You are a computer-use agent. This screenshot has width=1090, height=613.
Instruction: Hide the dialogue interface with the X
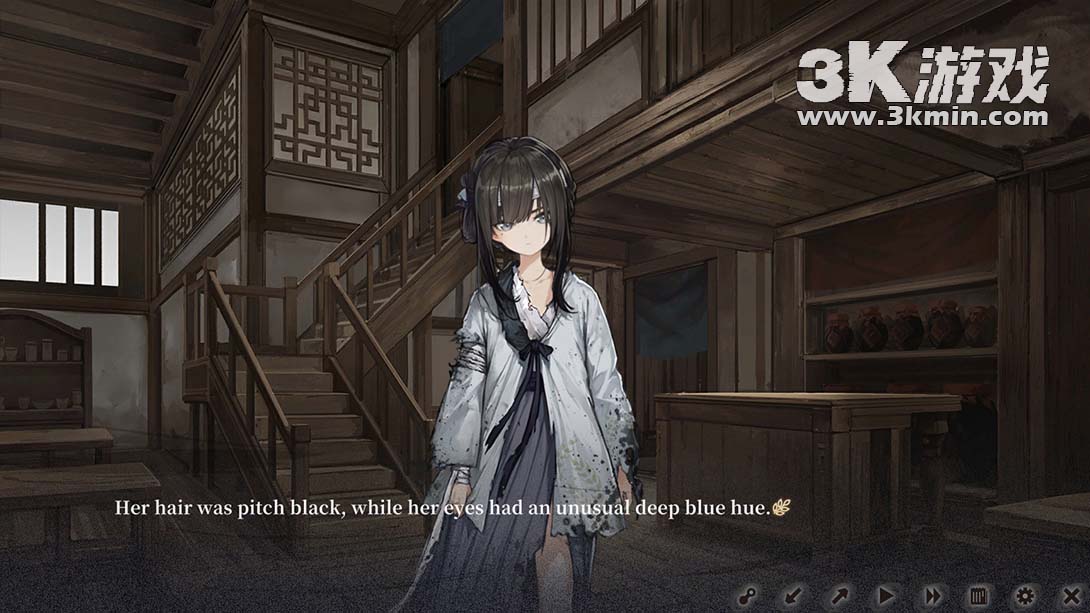pyautogui.click(x=1071, y=596)
